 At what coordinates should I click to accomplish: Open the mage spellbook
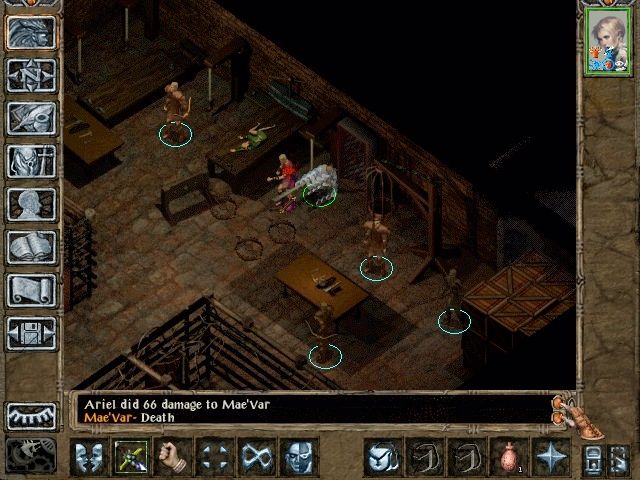[x=31, y=247]
